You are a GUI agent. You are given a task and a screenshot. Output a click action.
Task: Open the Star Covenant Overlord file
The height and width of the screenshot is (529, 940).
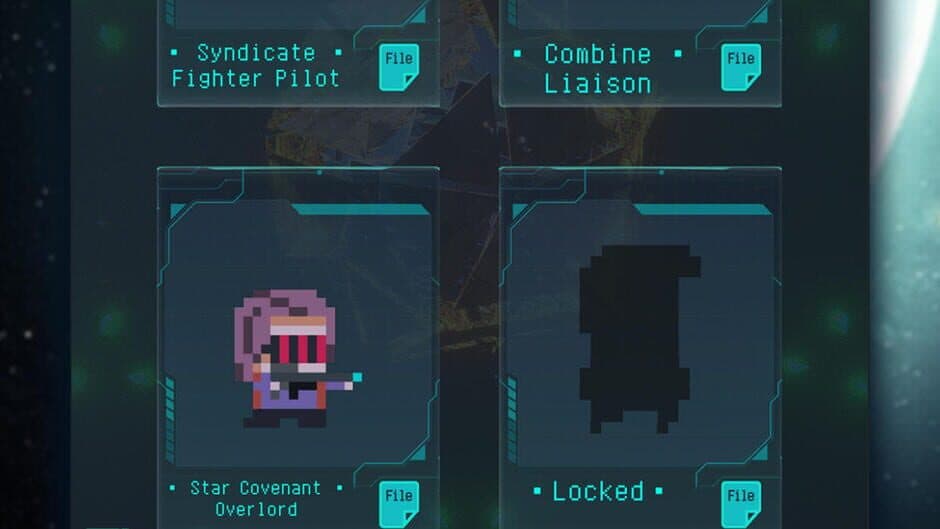click(398, 503)
